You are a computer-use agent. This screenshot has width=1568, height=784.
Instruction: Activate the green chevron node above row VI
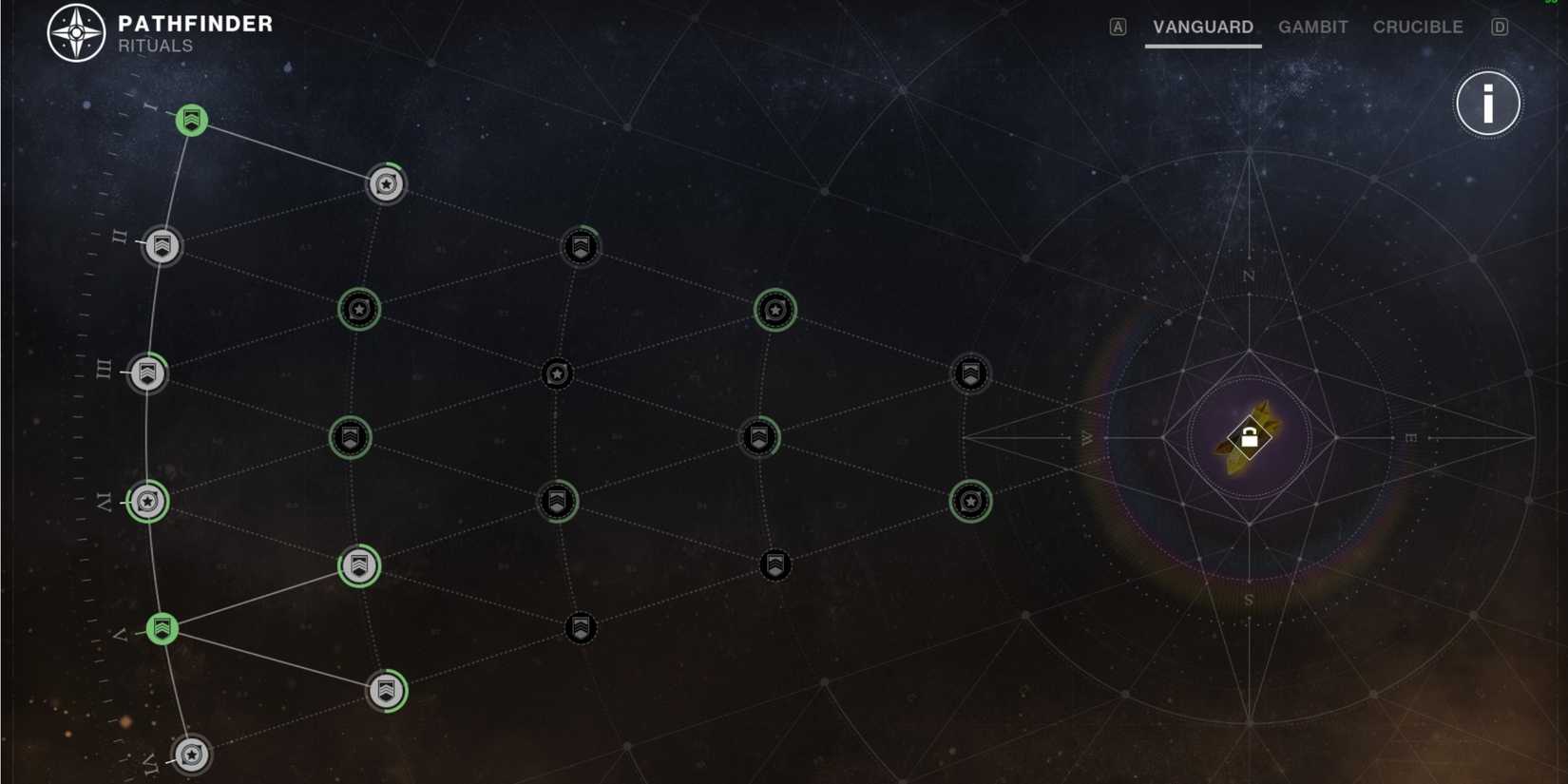(x=385, y=692)
